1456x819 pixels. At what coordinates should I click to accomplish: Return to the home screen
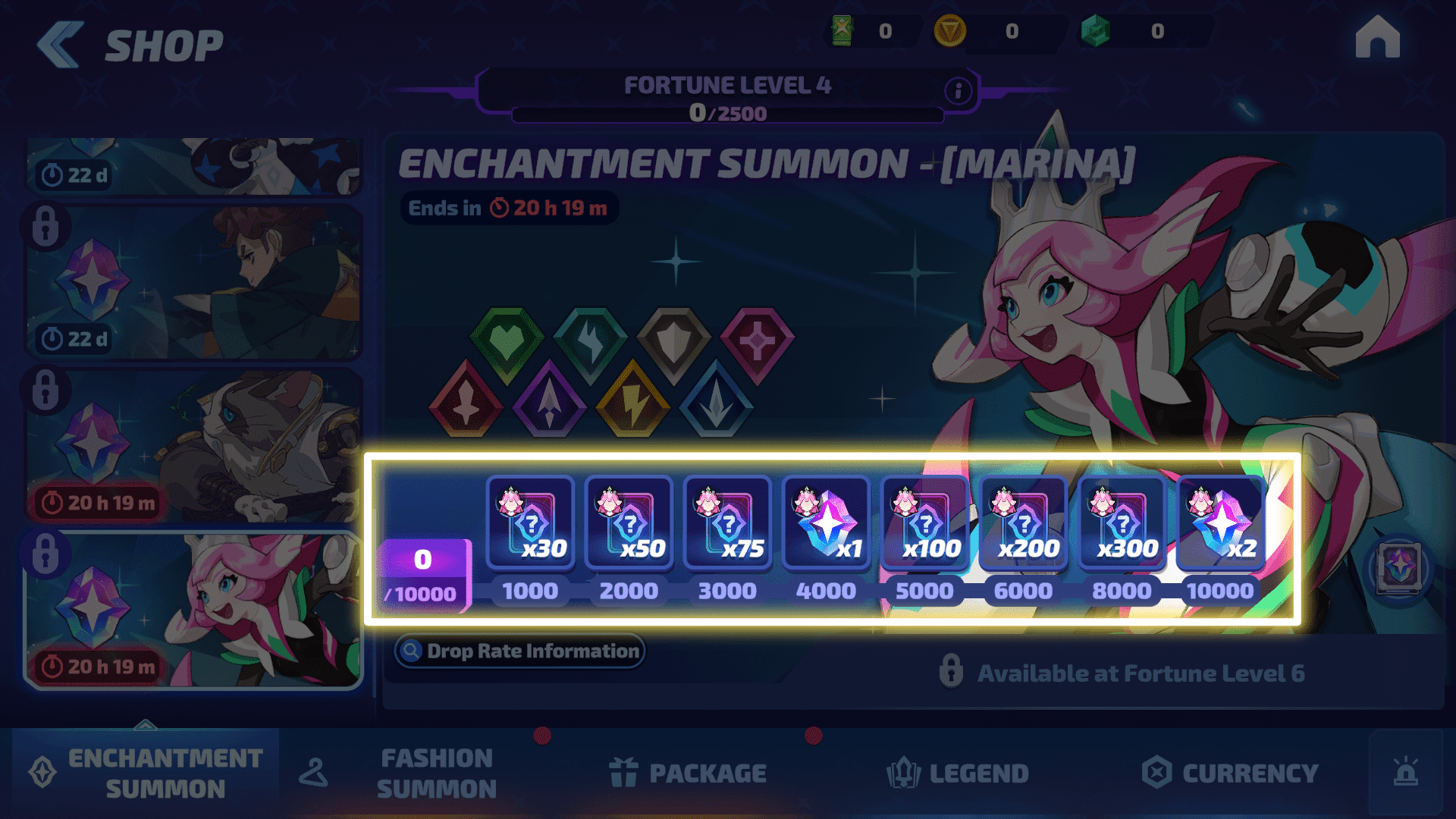pos(1377,38)
